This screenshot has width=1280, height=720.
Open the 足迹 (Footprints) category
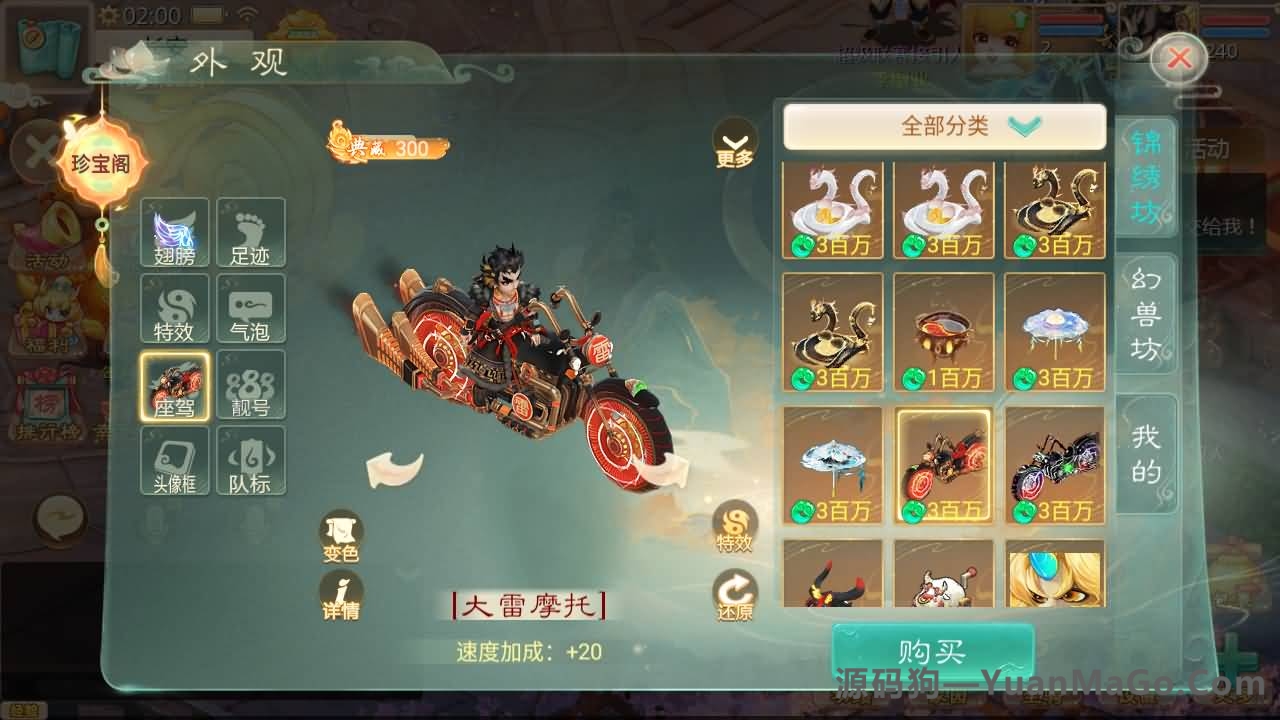(251, 231)
